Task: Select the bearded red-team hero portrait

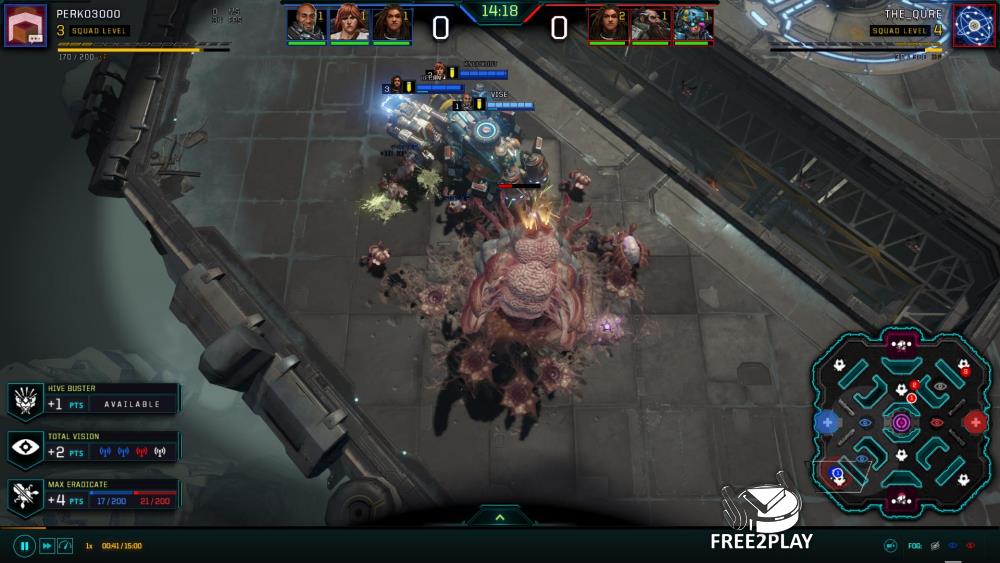Action: tap(650, 23)
